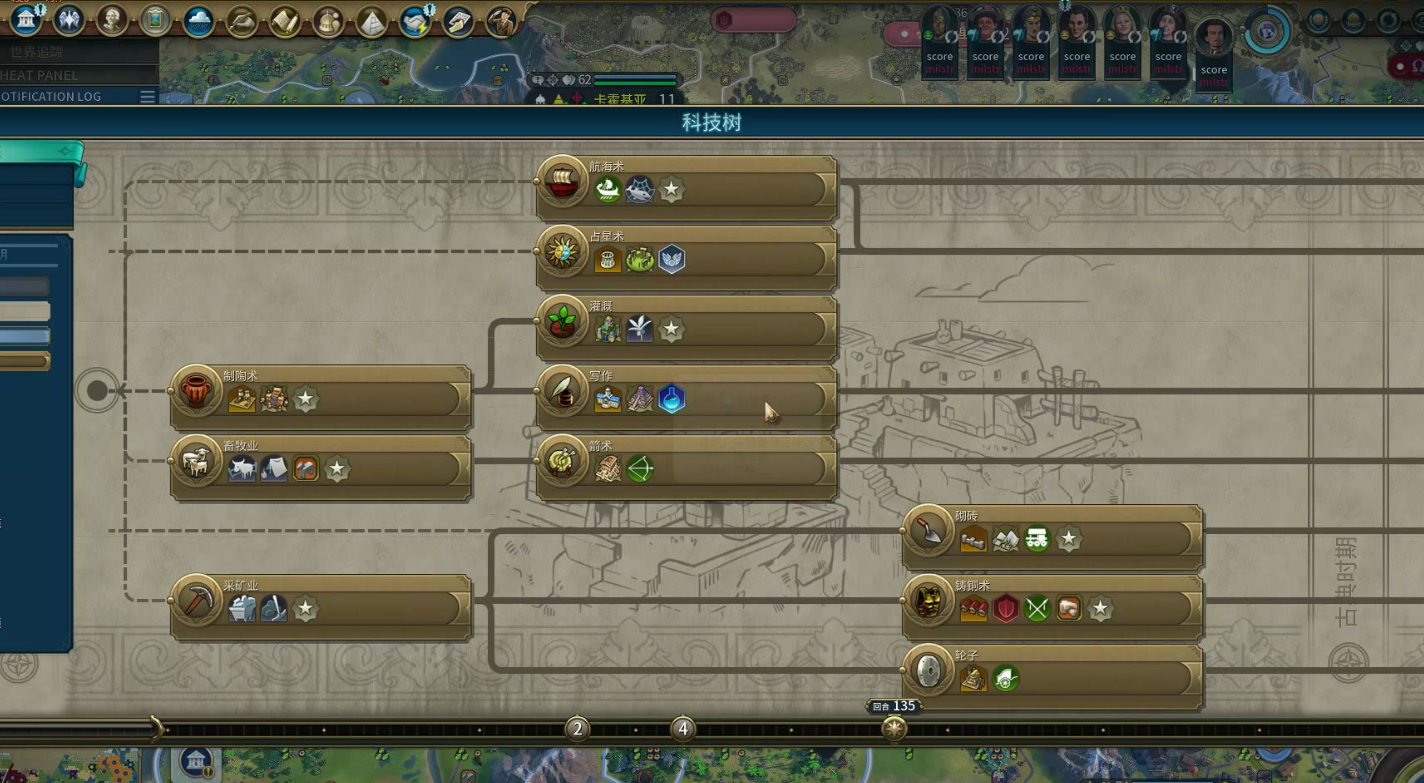The width and height of the screenshot is (1424, 783).
Task: Open the climate cloud icon
Action: (x=198, y=20)
